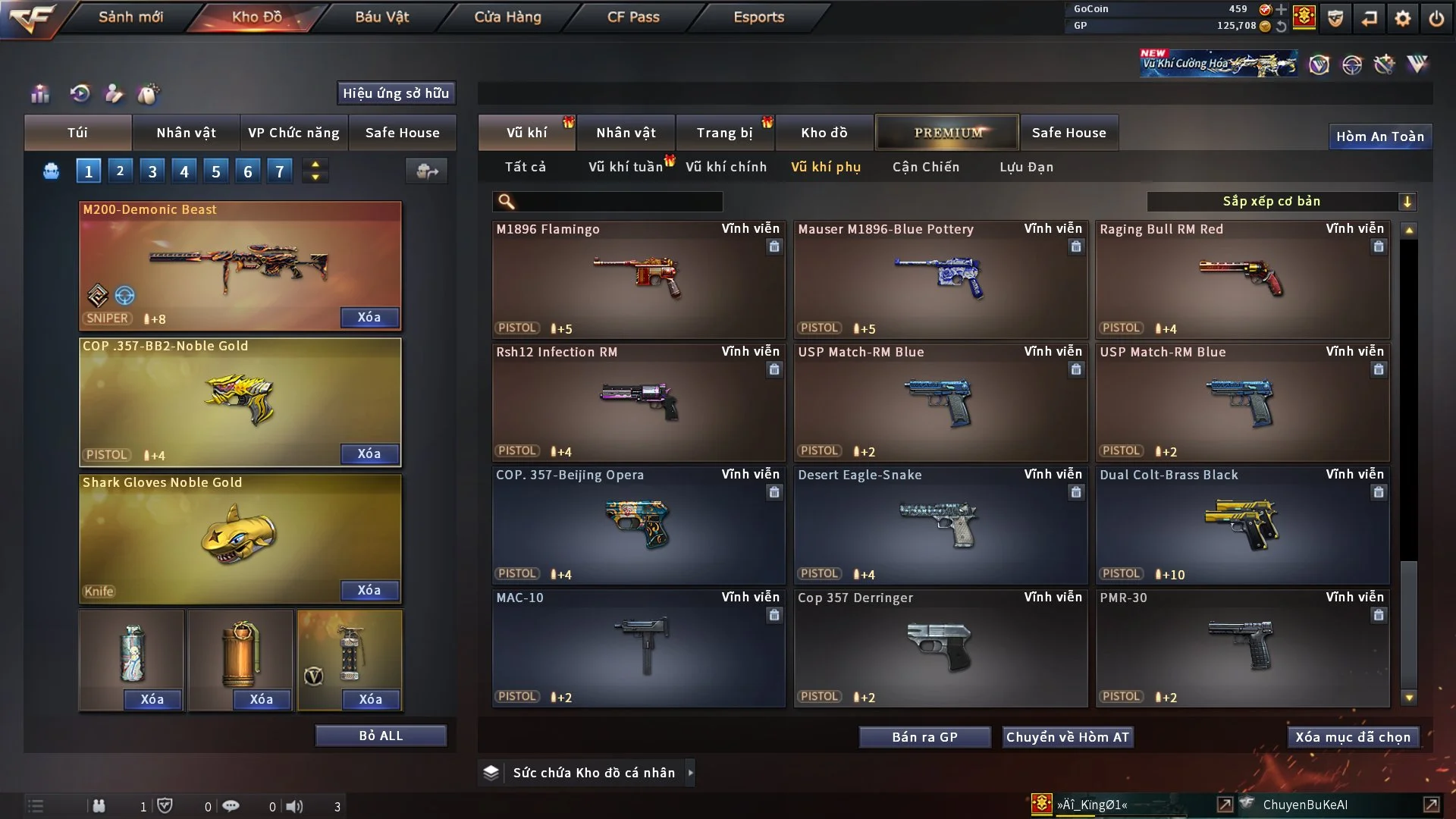Choose bag preset number 3

[x=152, y=171]
